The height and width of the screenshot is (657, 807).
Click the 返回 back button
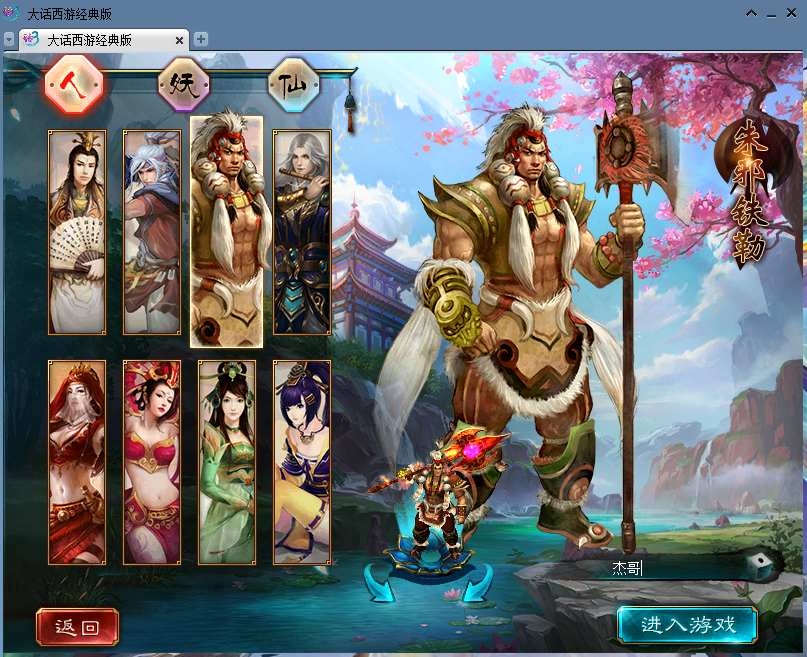point(77,627)
